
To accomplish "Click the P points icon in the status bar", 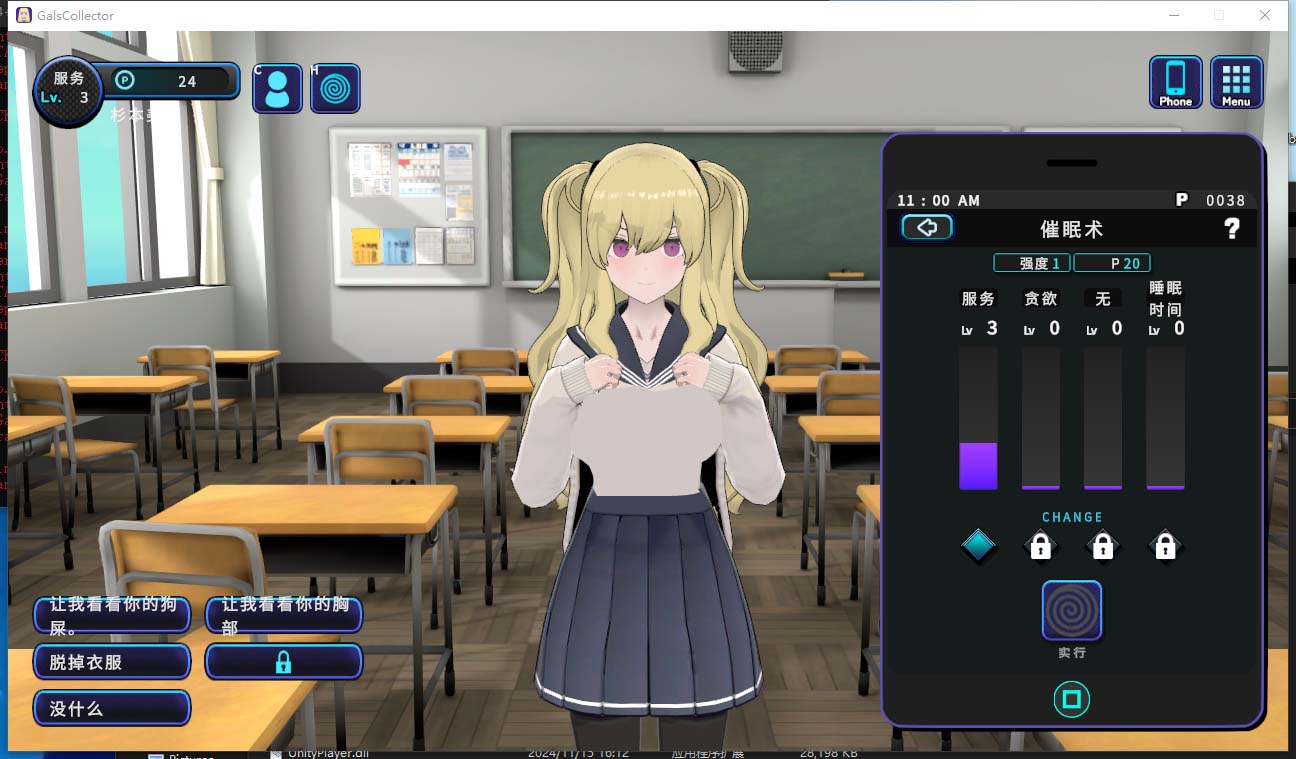I will pyautogui.click(x=126, y=82).
